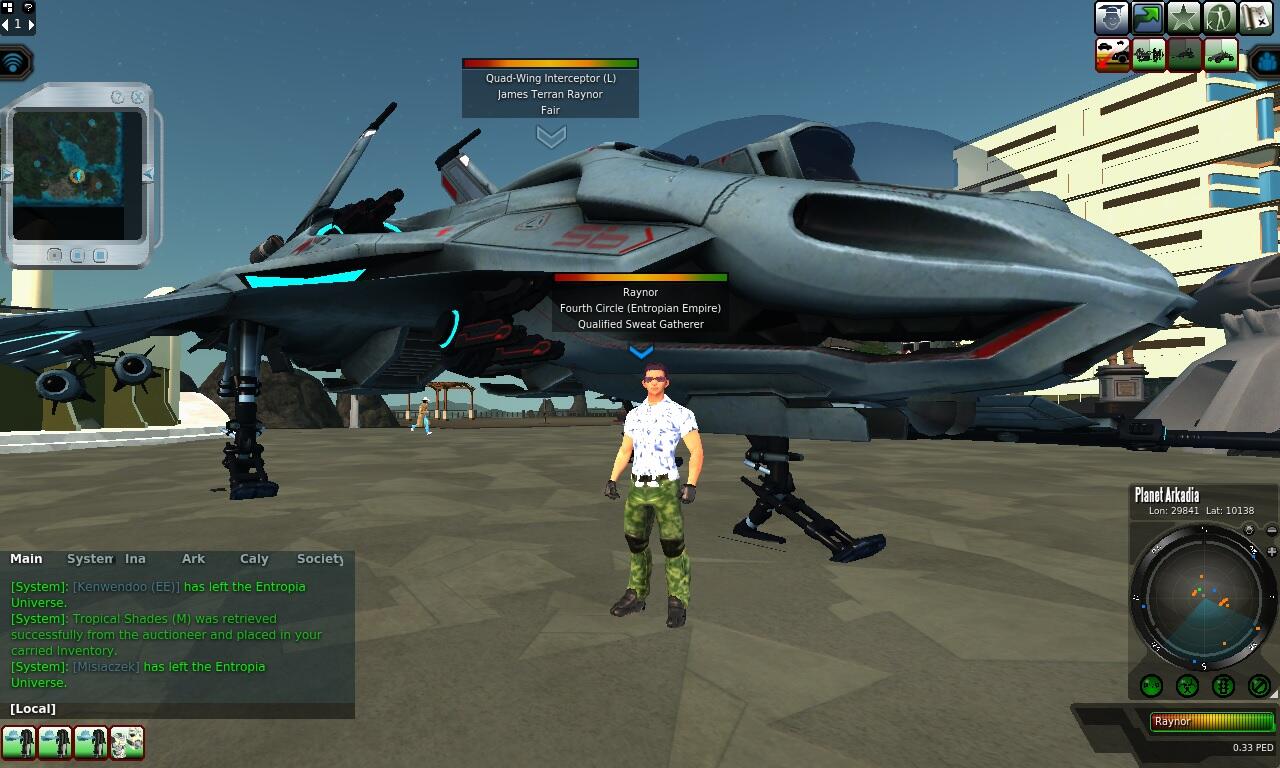The image size is (1280, 768).
Task: Close the map window
Action: coord(138,97)
